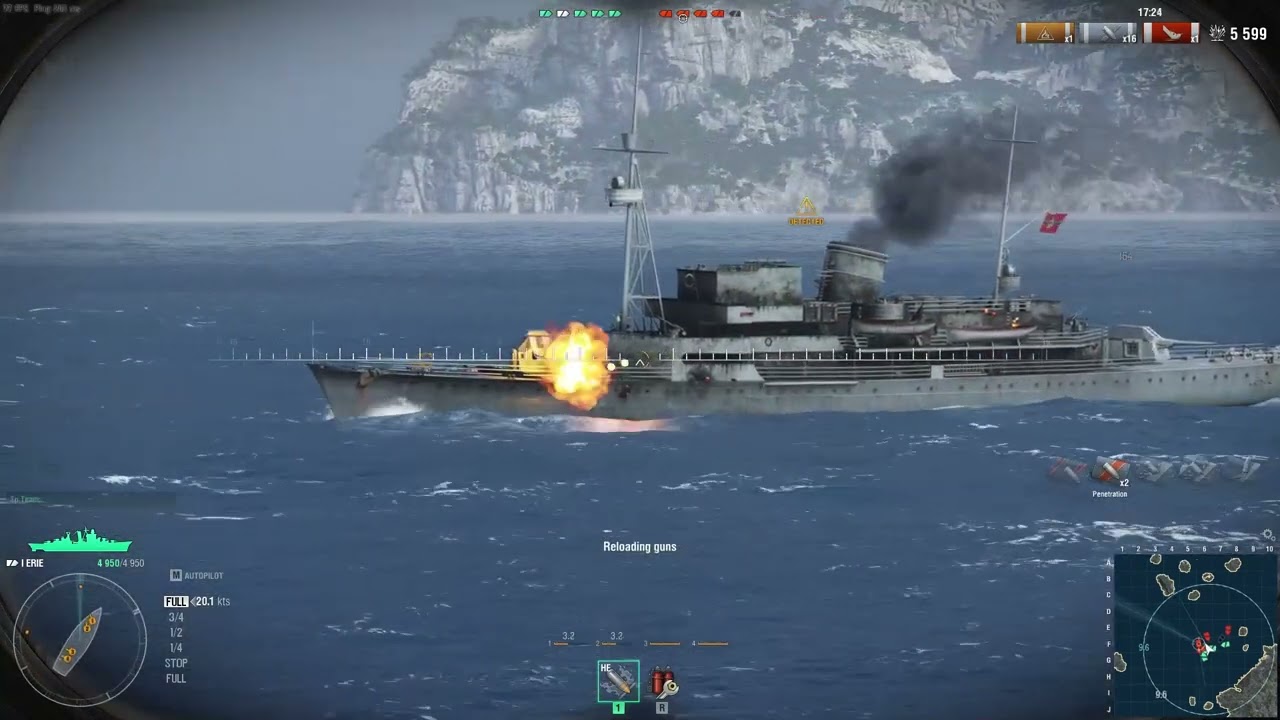Set engine telegraph to 3/4 speed
This screenshot has width=1280, height=720.
(176, 618)
